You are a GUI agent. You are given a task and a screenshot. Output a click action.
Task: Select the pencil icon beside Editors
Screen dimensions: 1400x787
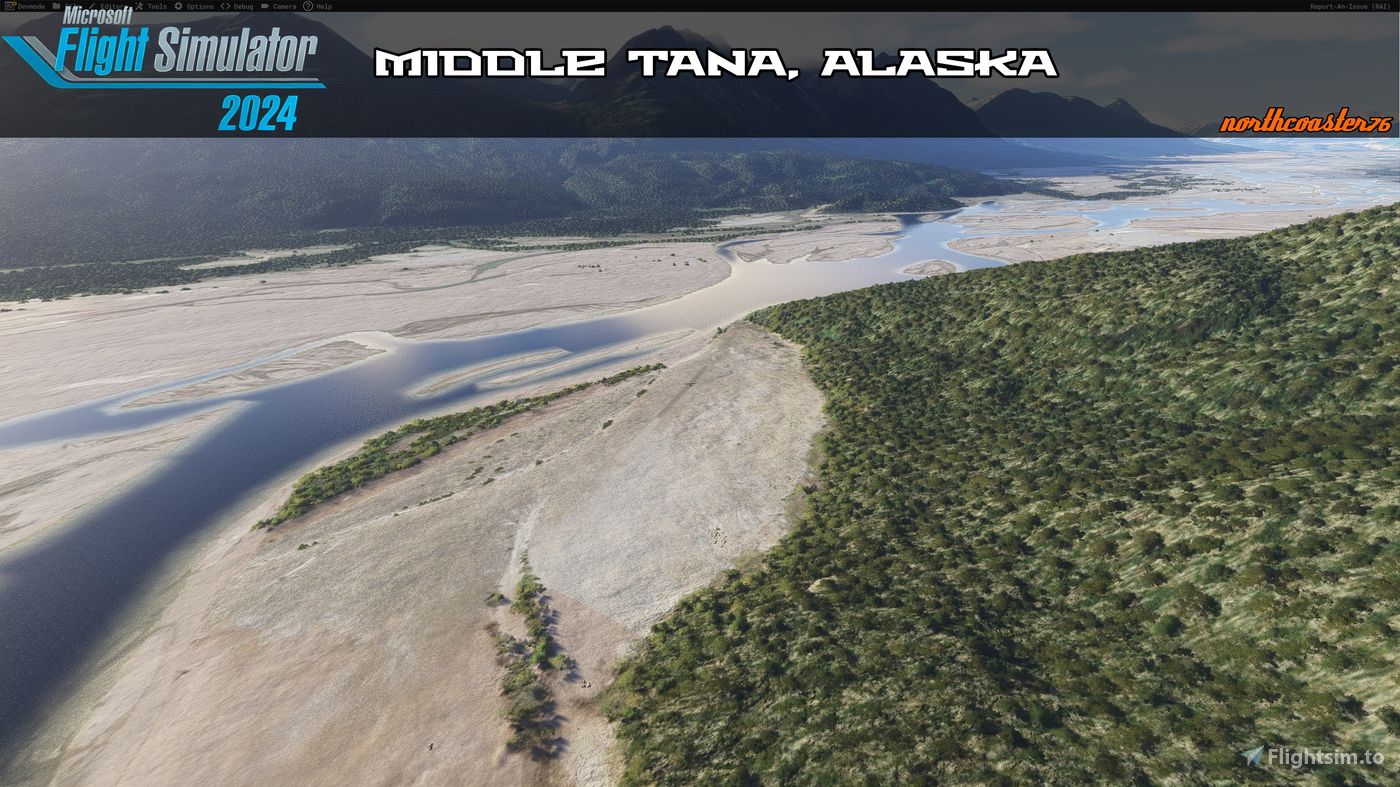(x=93, y=6)
